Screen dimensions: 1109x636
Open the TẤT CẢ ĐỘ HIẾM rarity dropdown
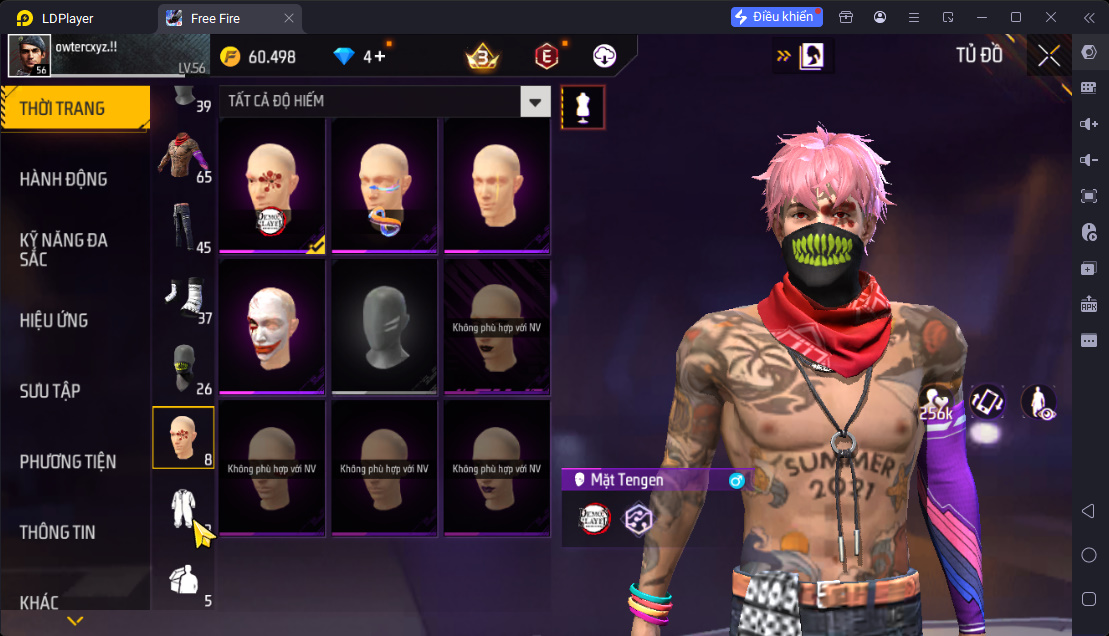coord(537,101)
